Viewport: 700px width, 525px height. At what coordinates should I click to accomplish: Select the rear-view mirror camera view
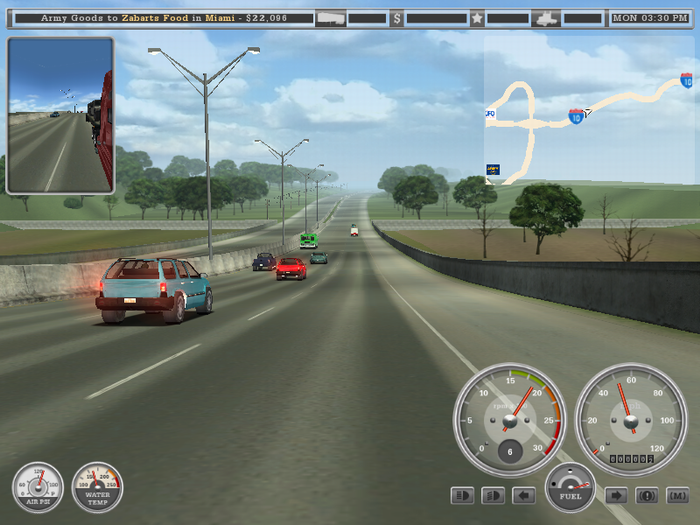[60, 115]
